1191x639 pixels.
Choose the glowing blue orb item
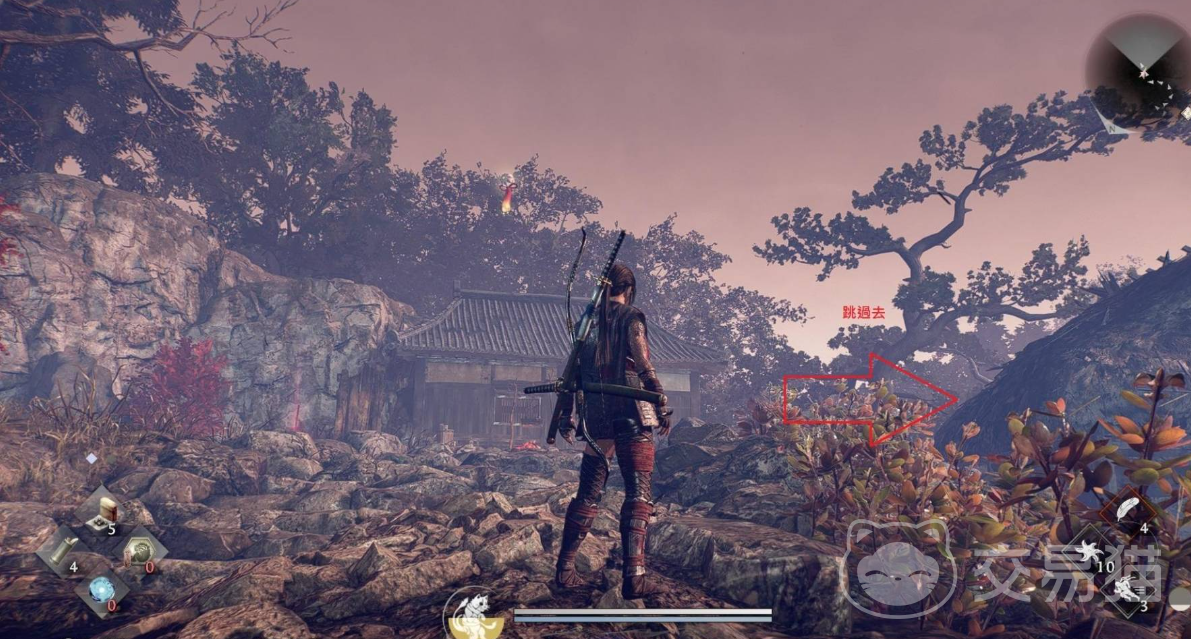(101, 590)
